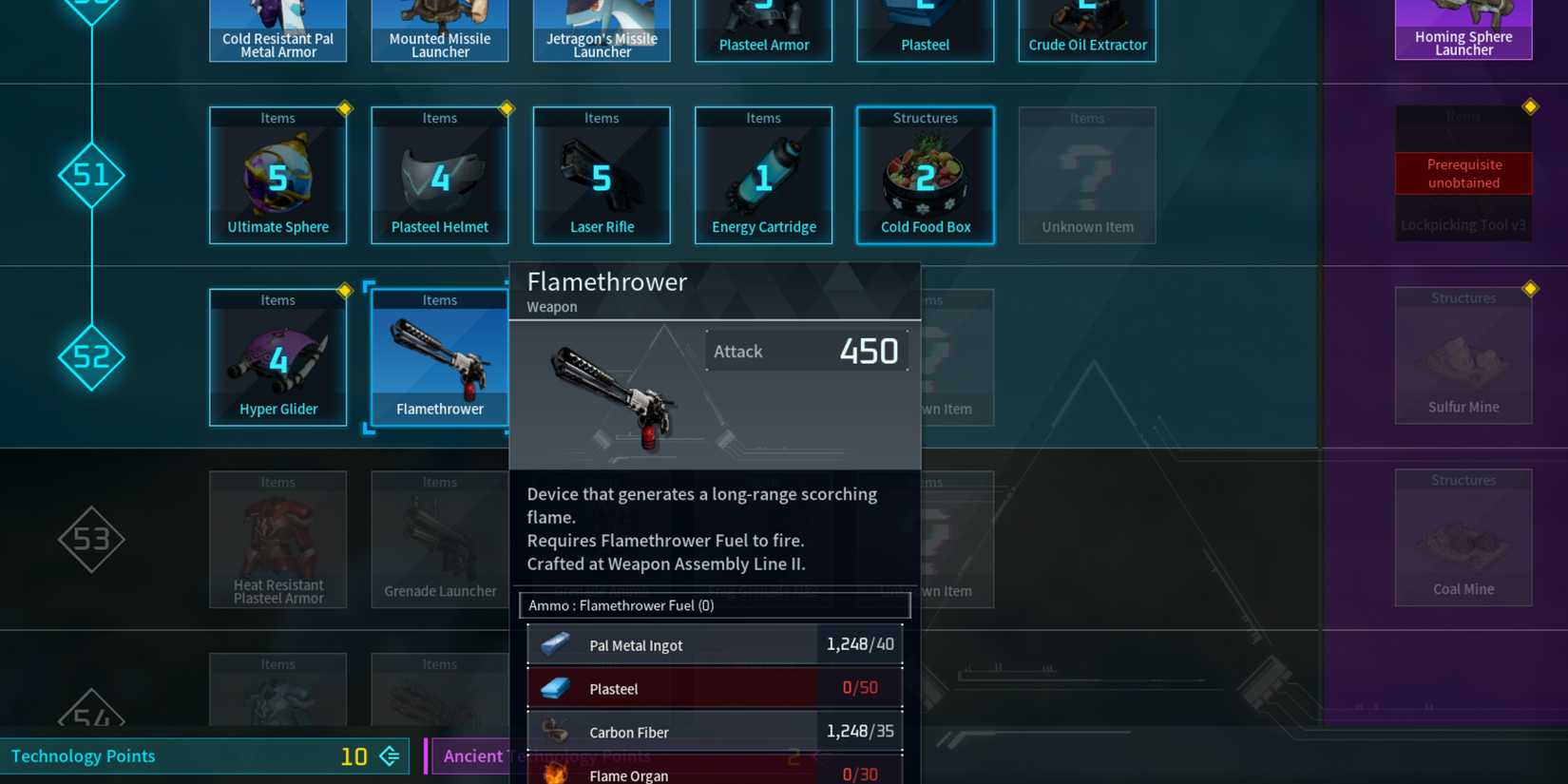Open the Plasteel Helmet tech entry
This screenshot has width=1568, height=784.
[x=439, y=175]
